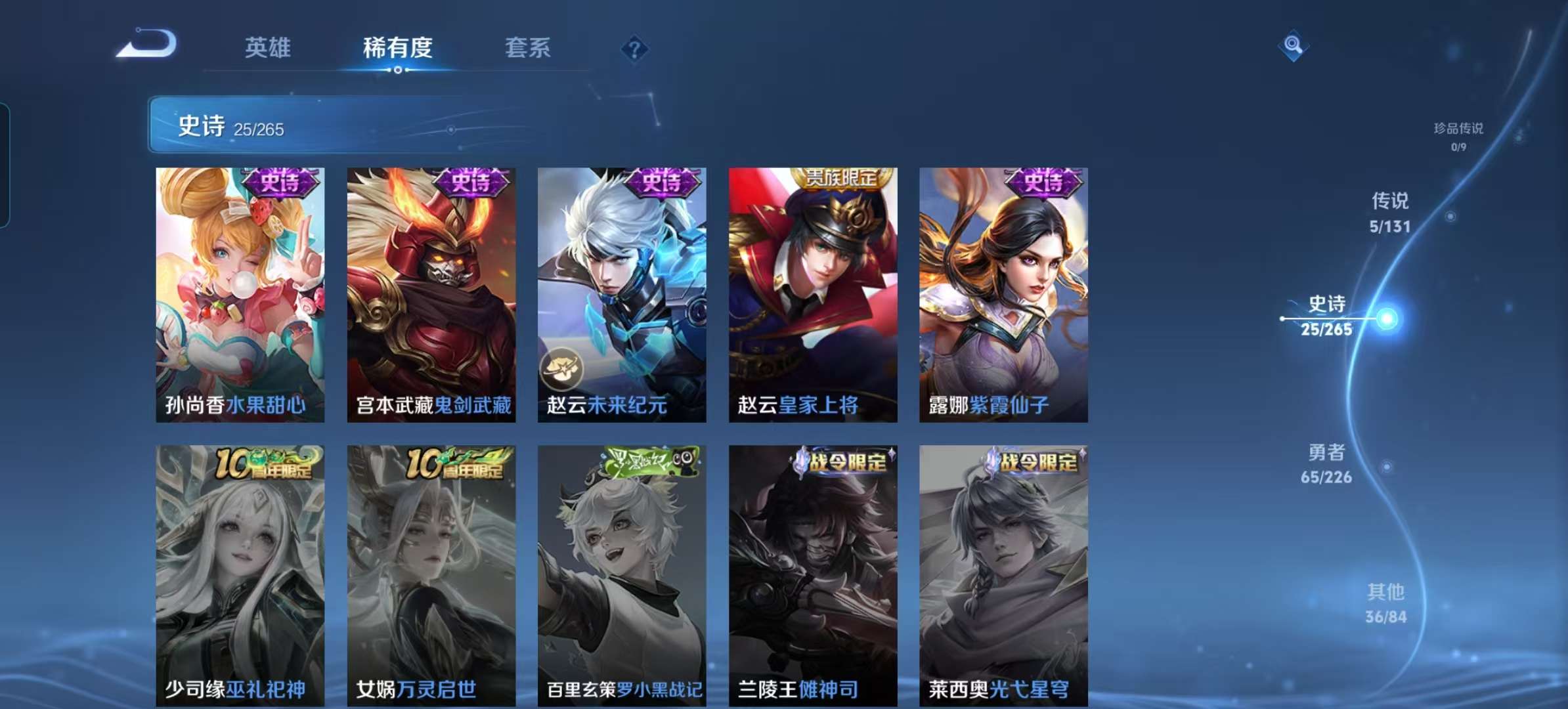Switch to the 套系 tab
Image resolution: width=1568 pixels, height=709 pixels.
527,48
